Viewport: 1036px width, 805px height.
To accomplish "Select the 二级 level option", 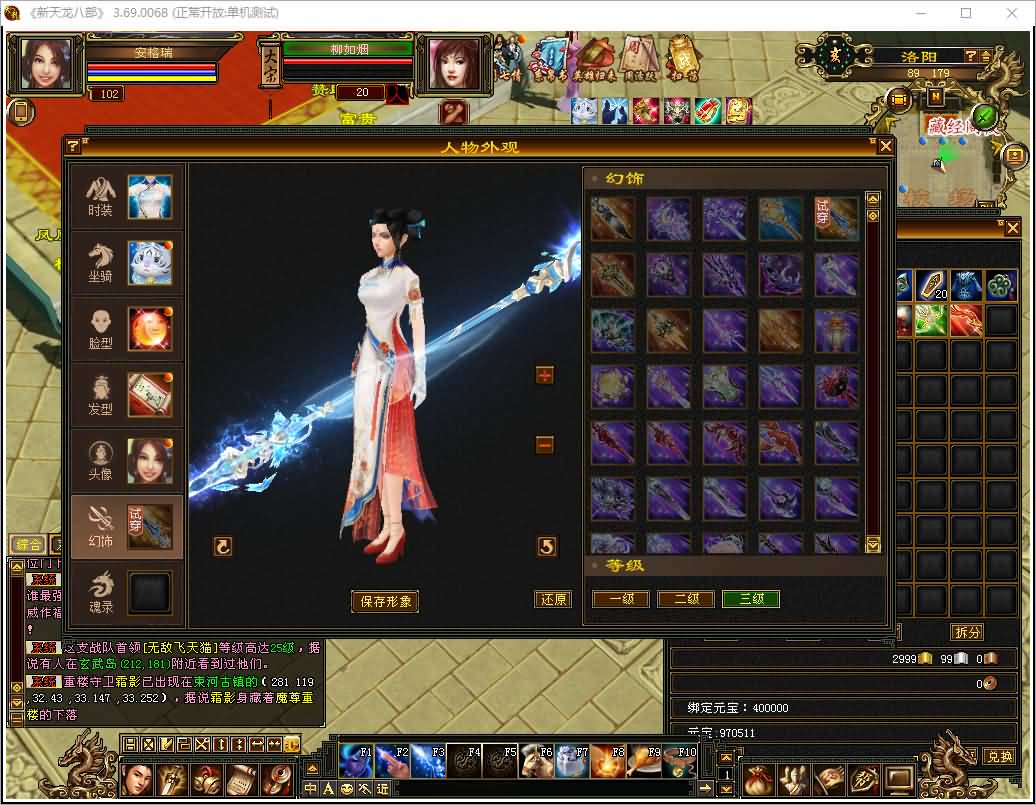I will (686, 599).
